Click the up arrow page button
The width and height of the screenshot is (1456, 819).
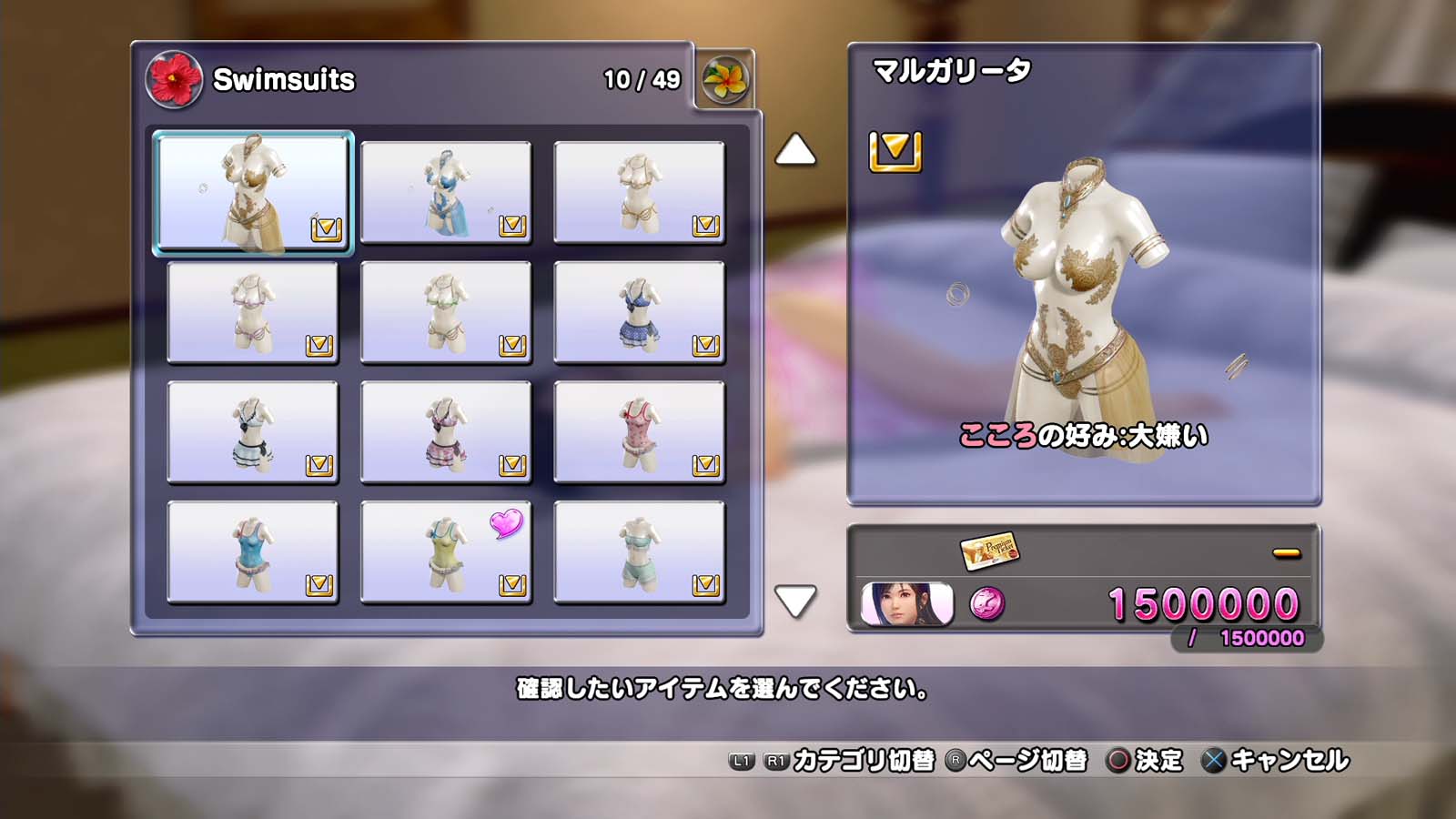pyautogui.click(x=795, y=151)
